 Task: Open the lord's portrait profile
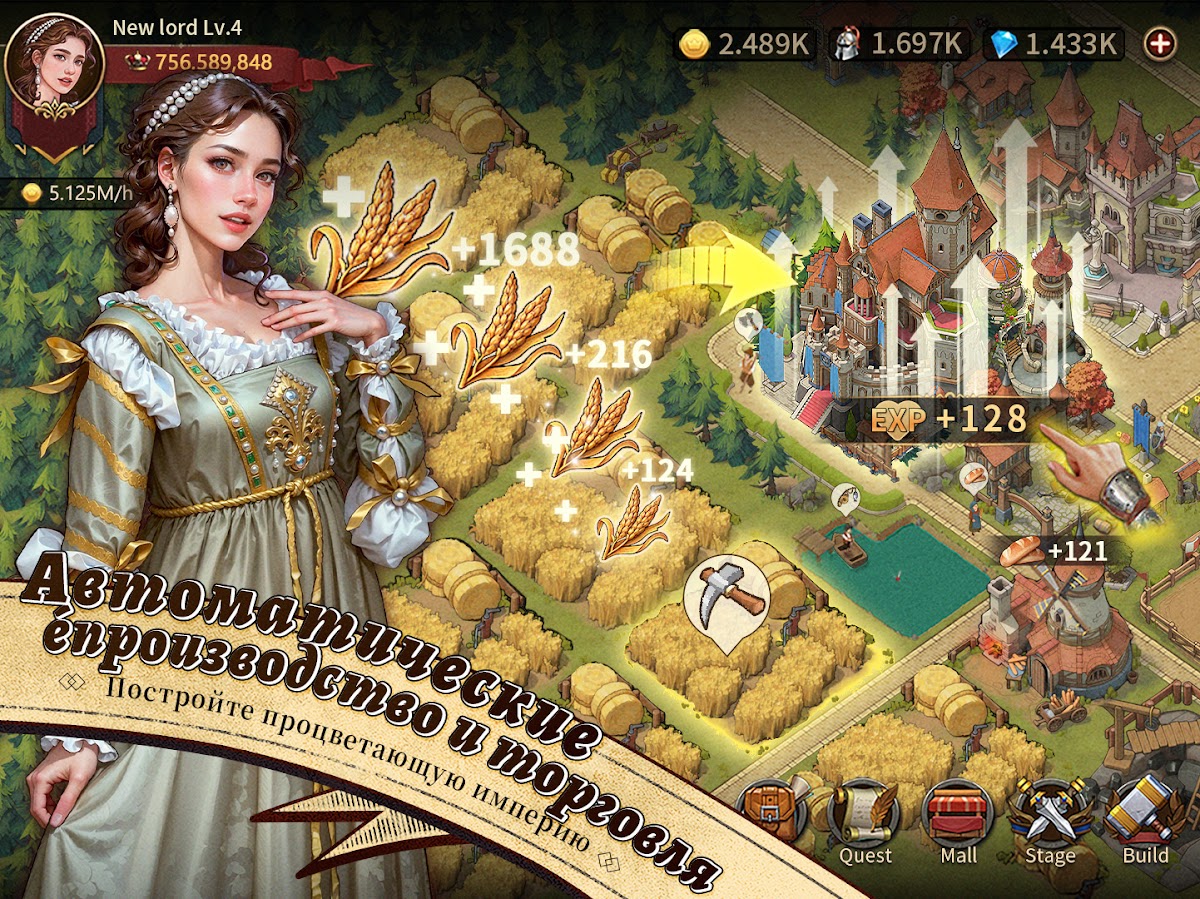(54, 62)
